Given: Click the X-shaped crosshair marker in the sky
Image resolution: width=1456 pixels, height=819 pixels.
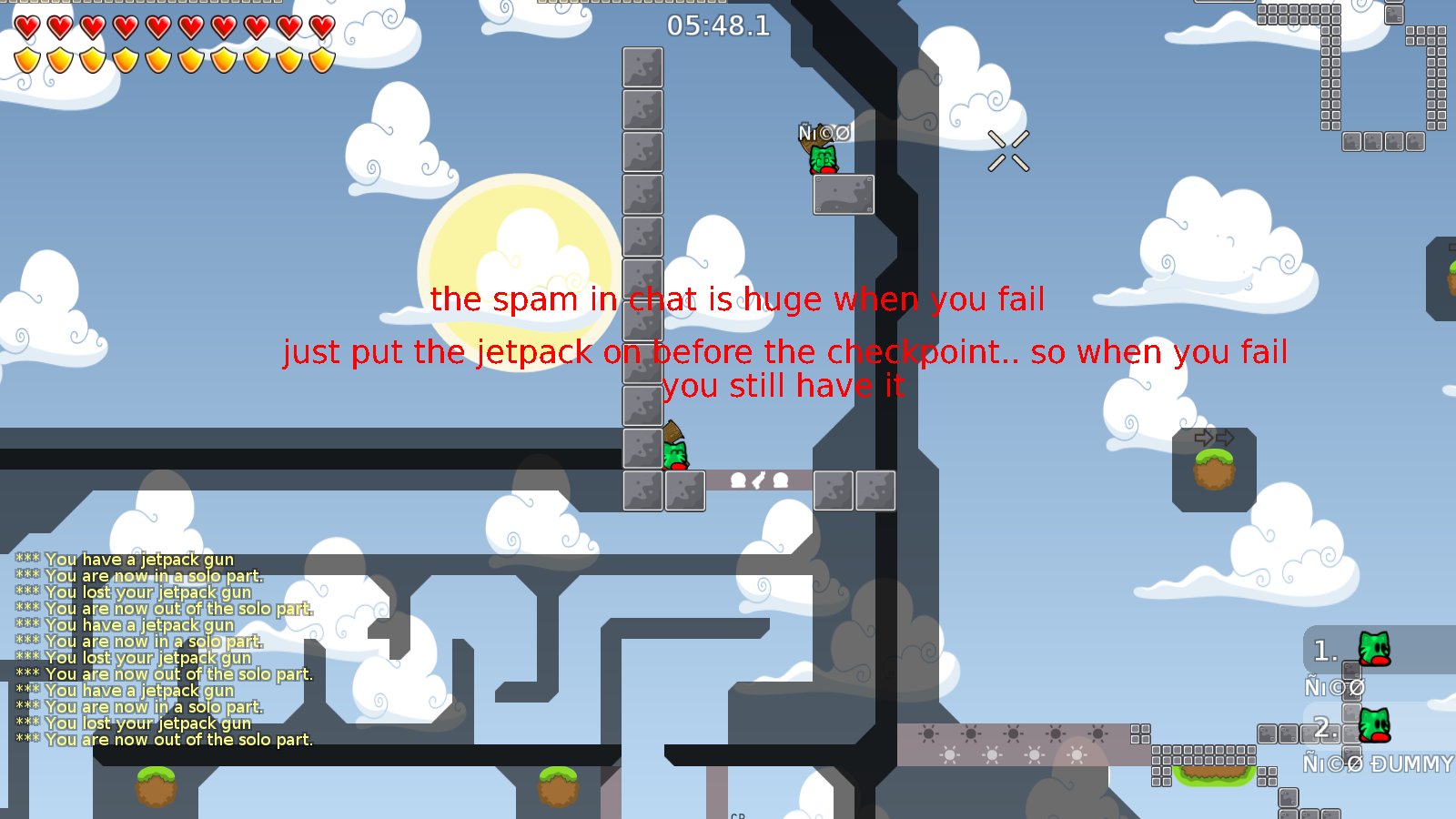Looking at the screenshot, I should (x=1008, y=150).
